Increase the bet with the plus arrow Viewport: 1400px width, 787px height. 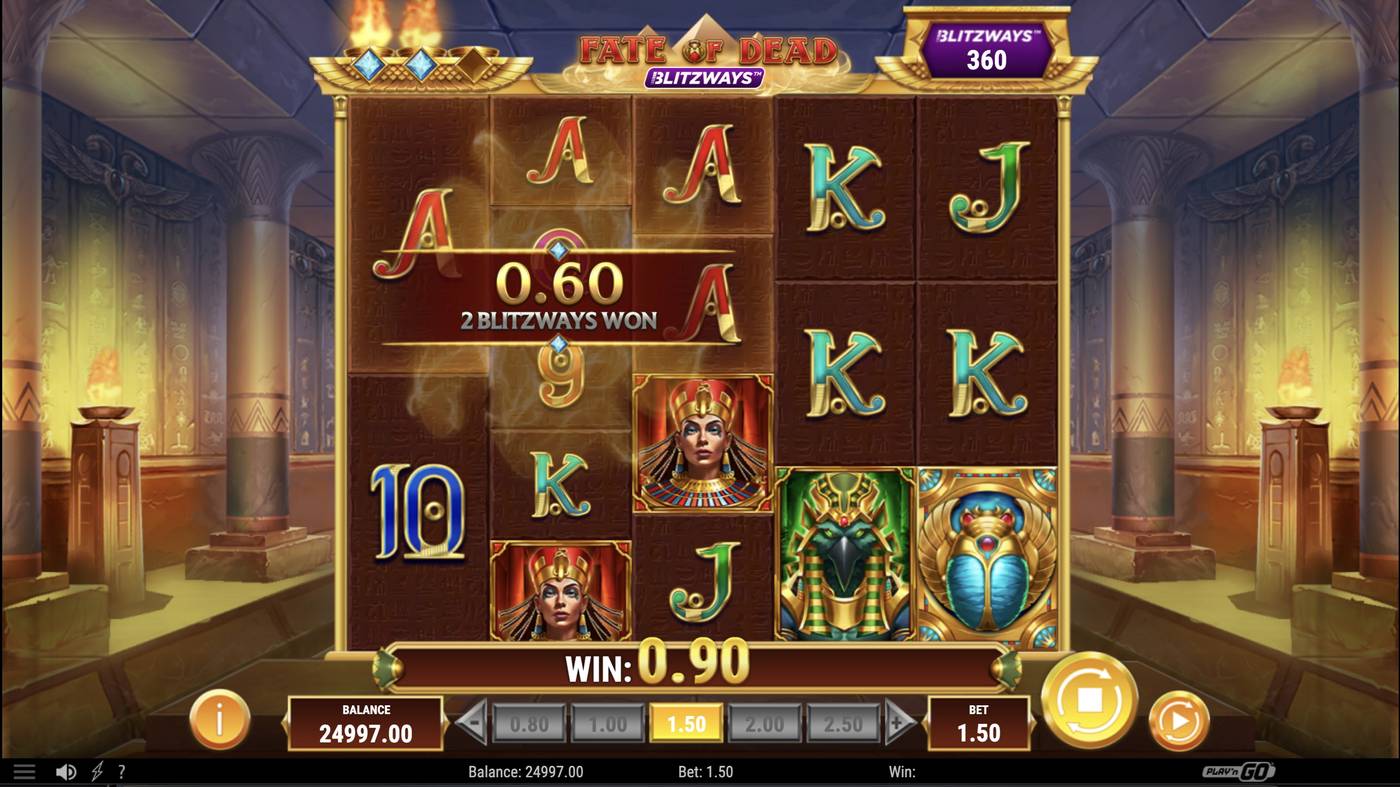click(x=899, y=723)
